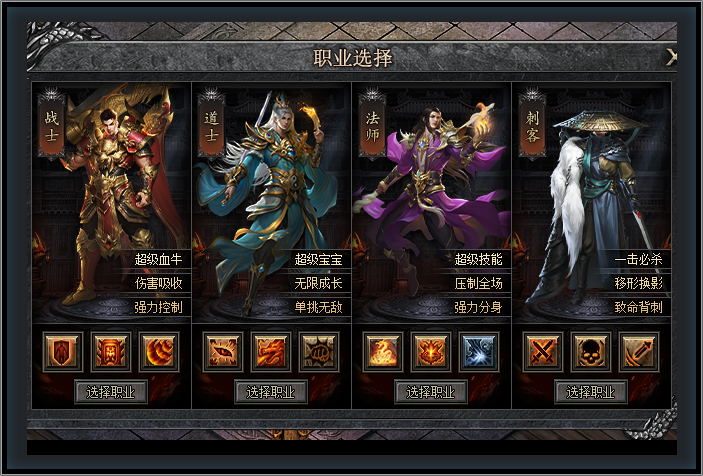Viewport: 703px width, 476px height.
Task: Close the 职业选择 window
Action: coord(672,58)
